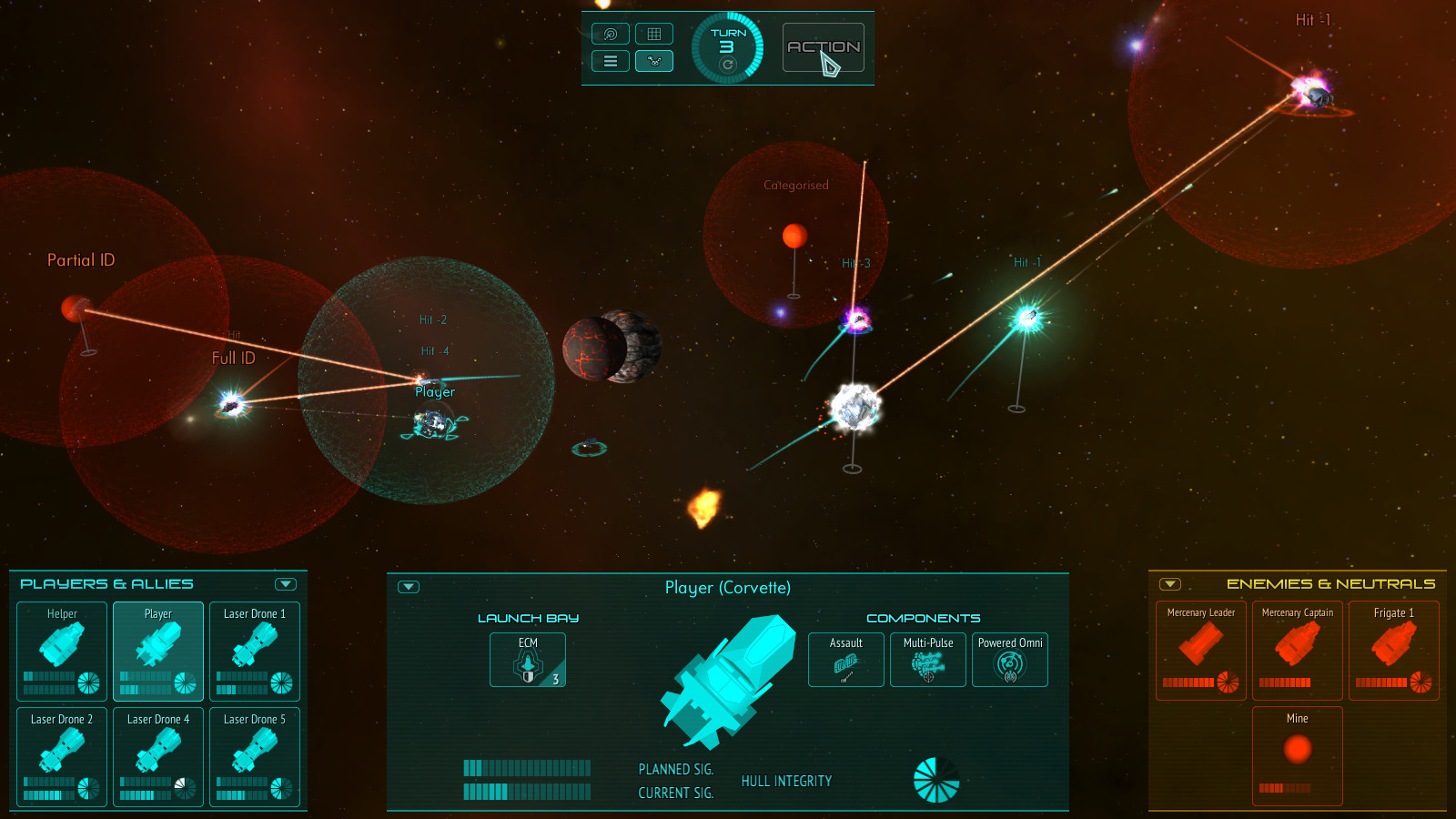Click the turn restart arrow inside turn dial
This screenshot has height=819, width=1456.
[726, 66]
